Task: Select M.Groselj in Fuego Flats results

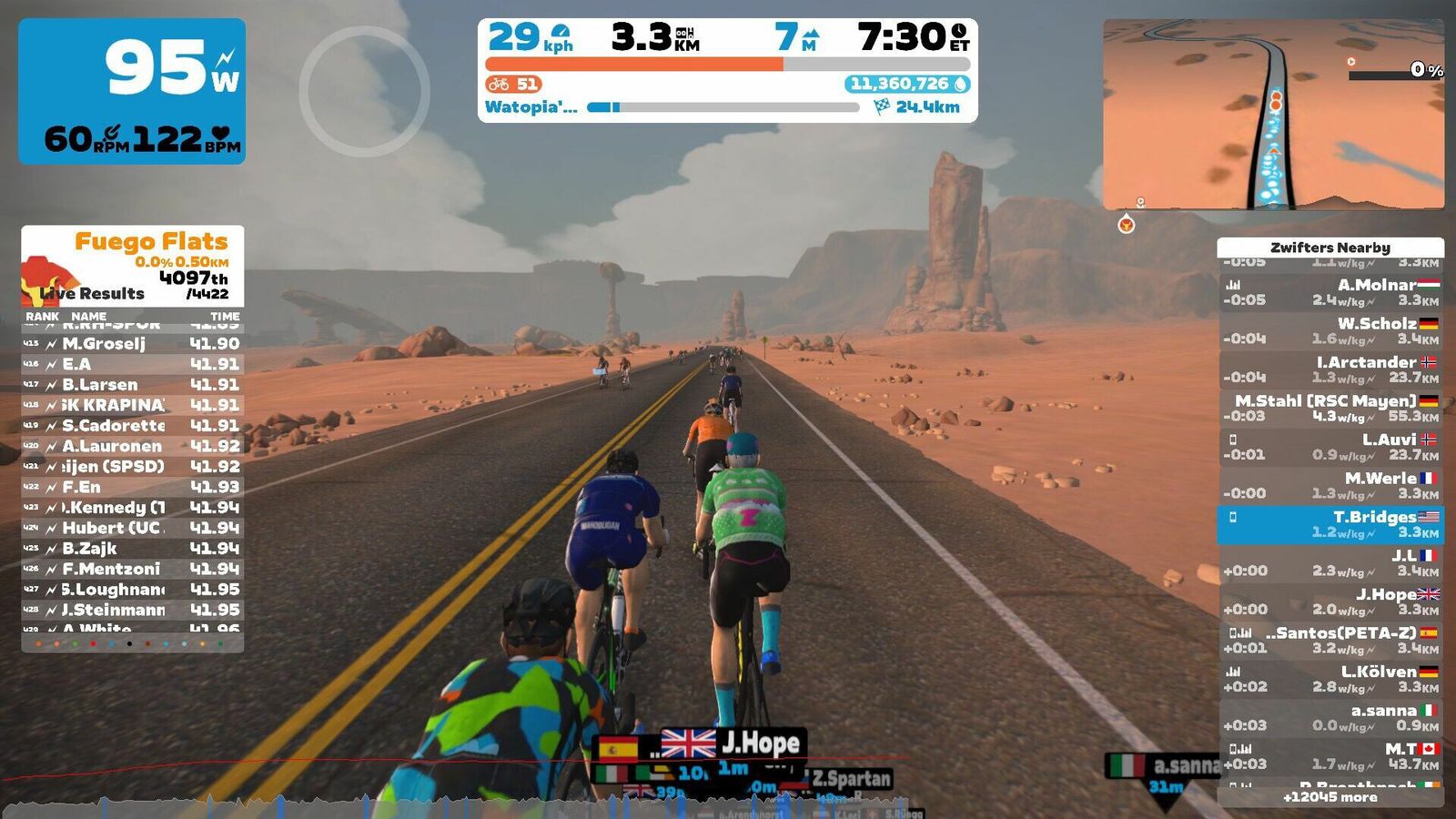Action: tap(133, 344)
